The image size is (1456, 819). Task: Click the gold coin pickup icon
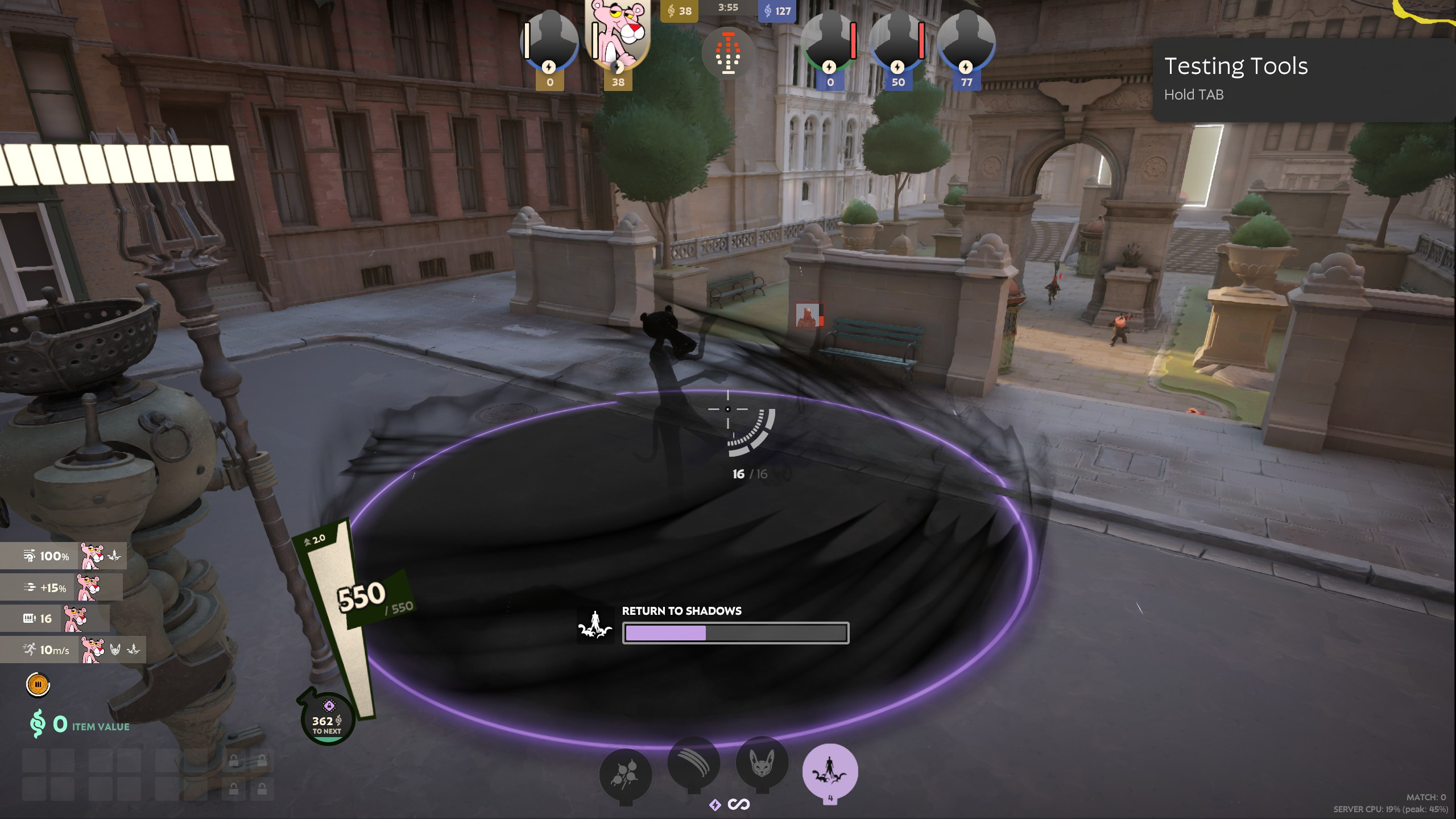pyautogui.click(x=38, y=685)
